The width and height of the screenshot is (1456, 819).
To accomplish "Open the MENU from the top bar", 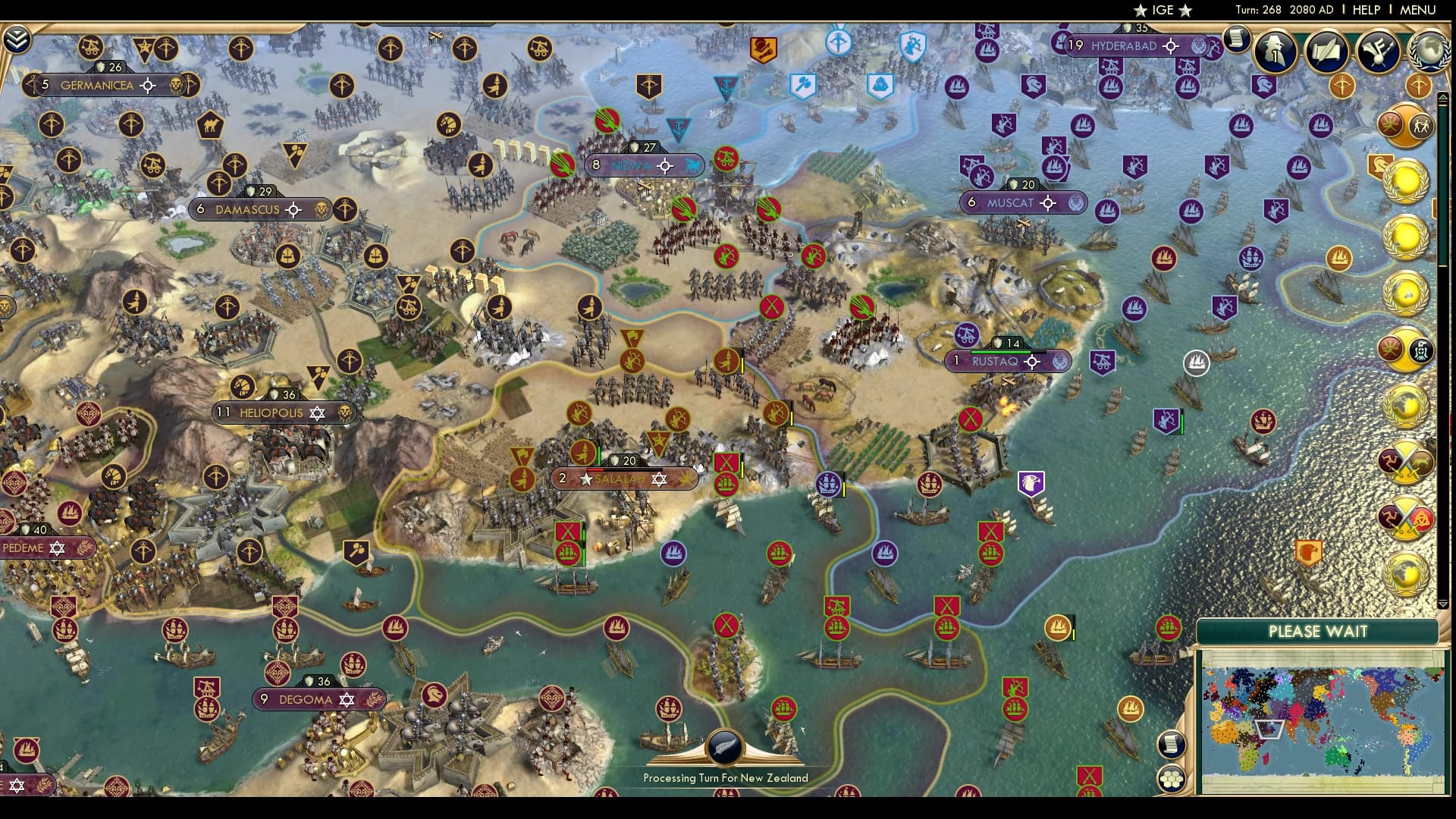I will coord(1417,10).
